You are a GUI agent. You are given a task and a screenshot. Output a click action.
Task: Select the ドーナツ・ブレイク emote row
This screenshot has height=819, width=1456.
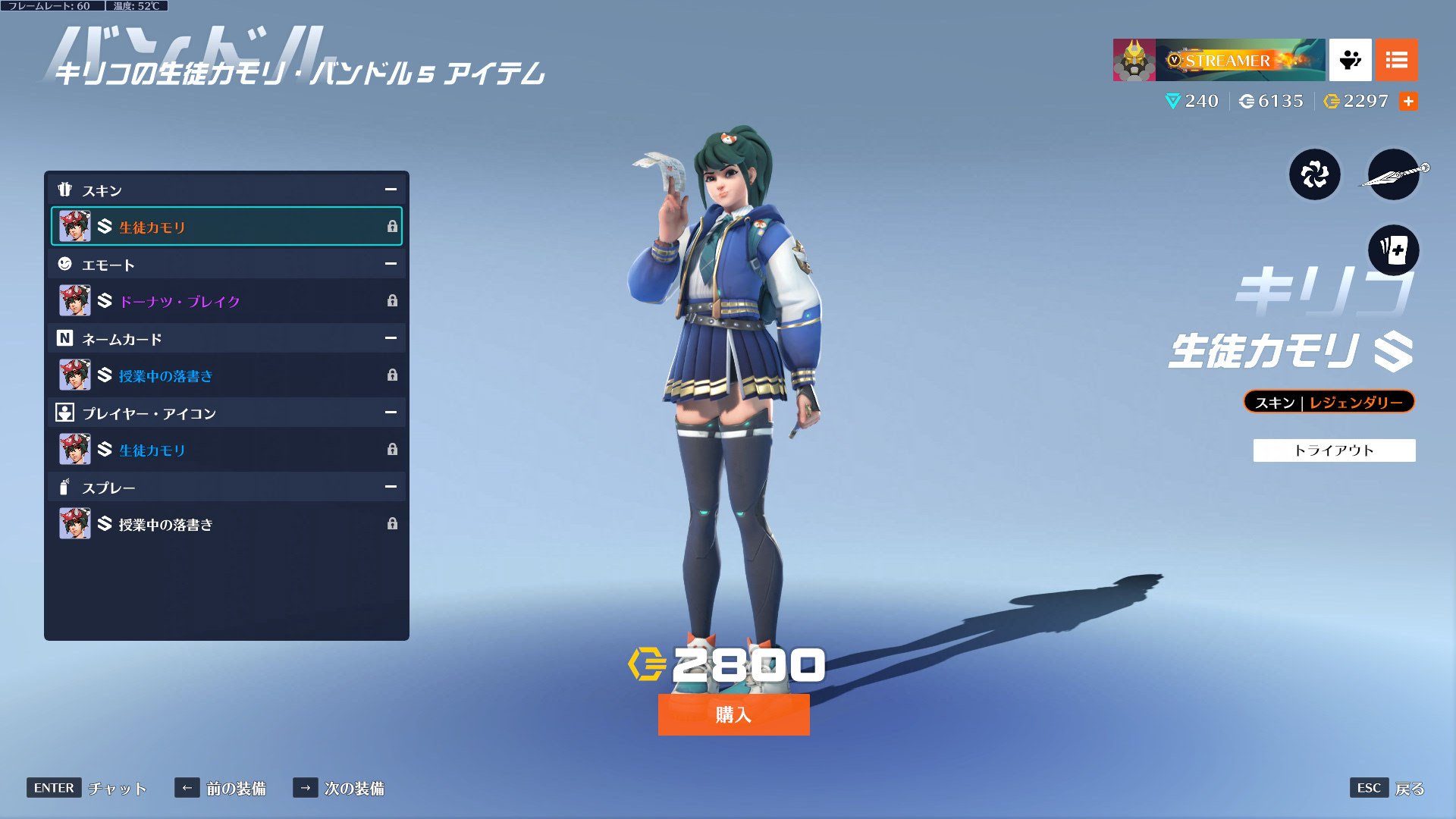226,301
